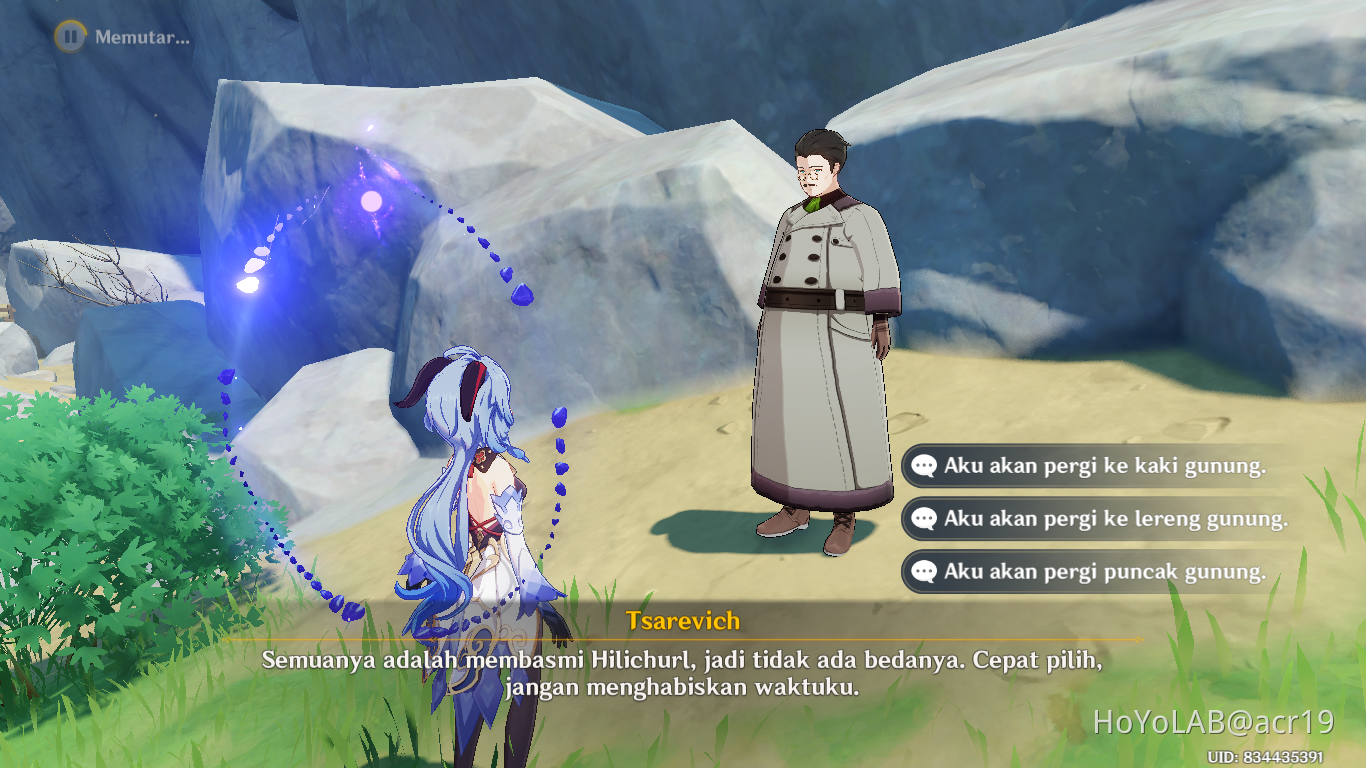Image resolution: width=1366 pixels, height=768 pixels.
Task: Choose 'Aku akan pergi puncak gunung.'
Action: [x=1100, y=572]
